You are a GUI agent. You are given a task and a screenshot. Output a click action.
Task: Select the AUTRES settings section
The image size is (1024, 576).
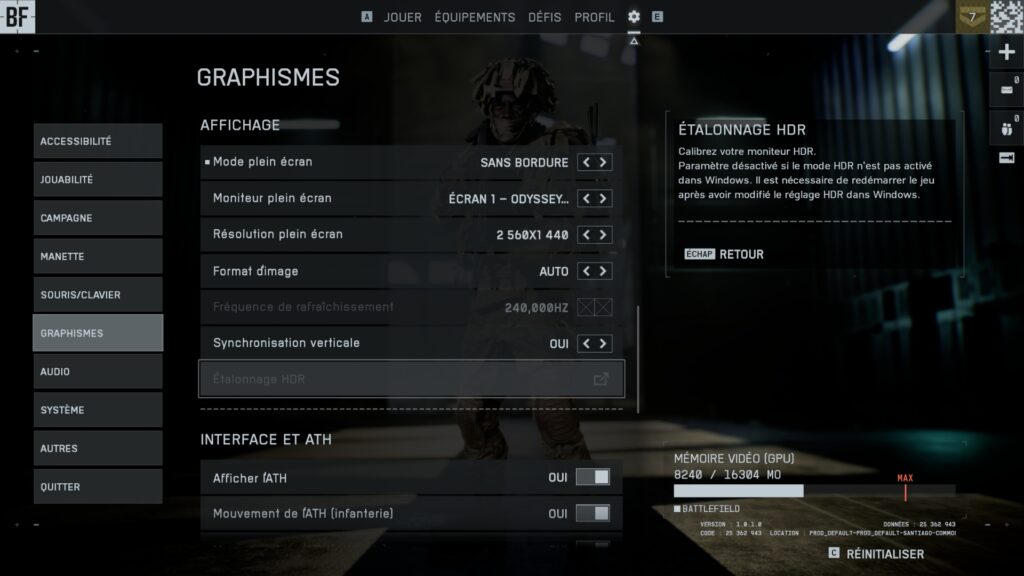tap(97, 448)
